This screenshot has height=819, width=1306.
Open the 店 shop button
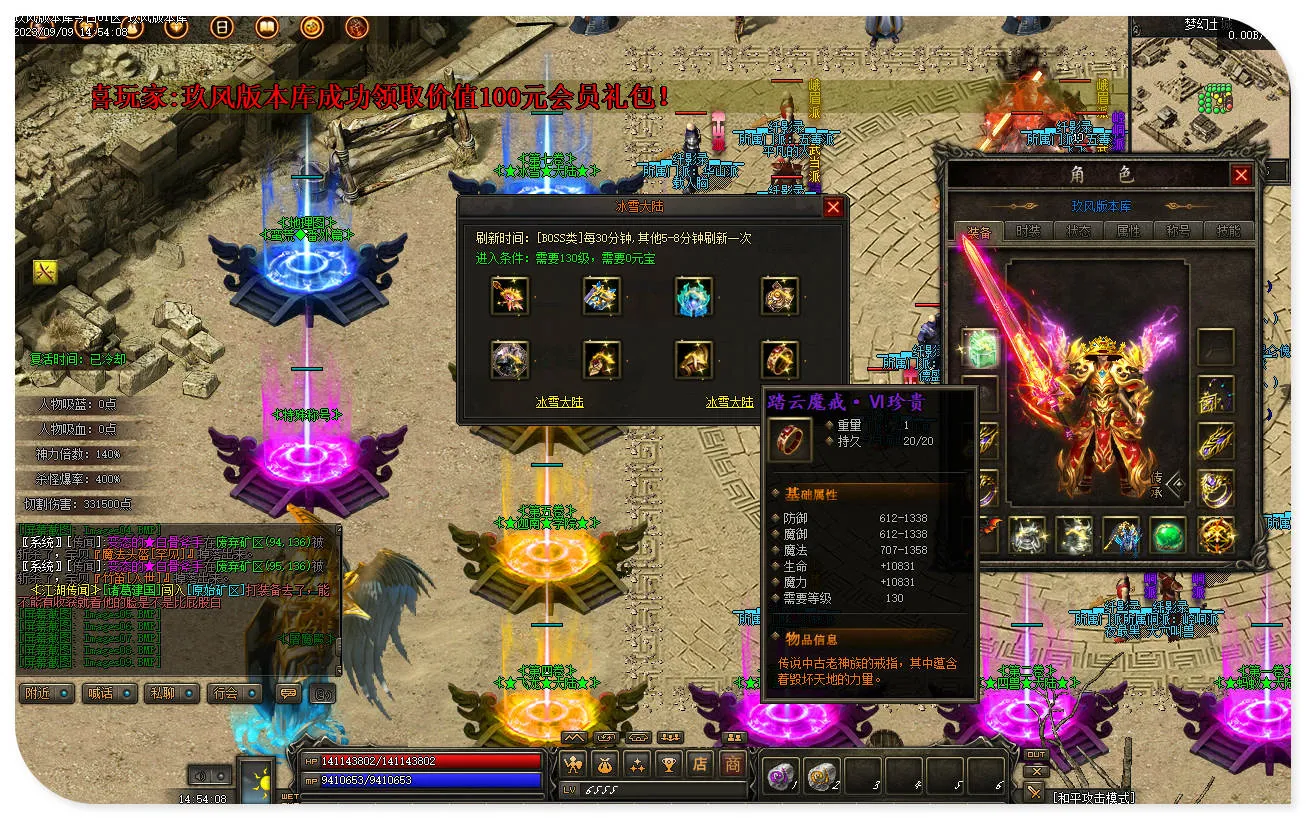tap(700, 765)
